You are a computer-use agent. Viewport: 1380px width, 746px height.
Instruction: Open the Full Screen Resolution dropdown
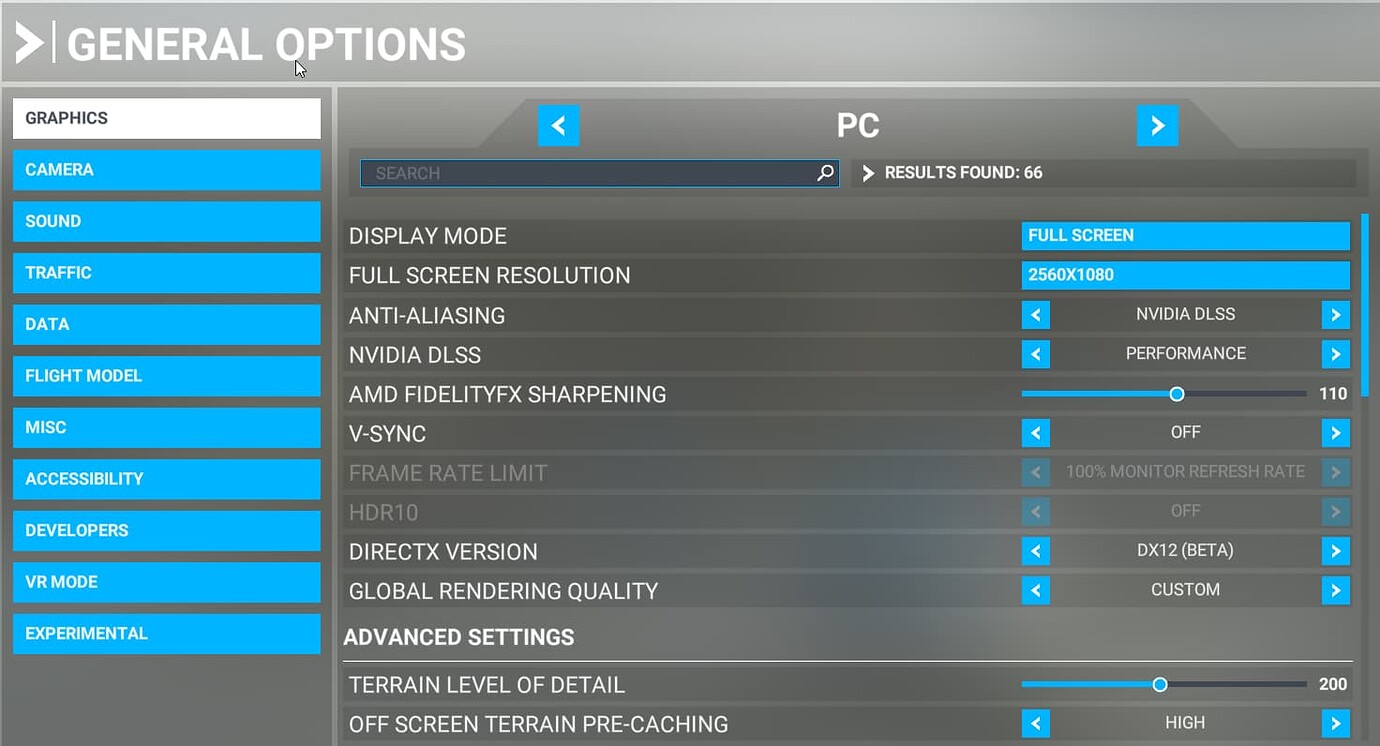click(1185, 274)
